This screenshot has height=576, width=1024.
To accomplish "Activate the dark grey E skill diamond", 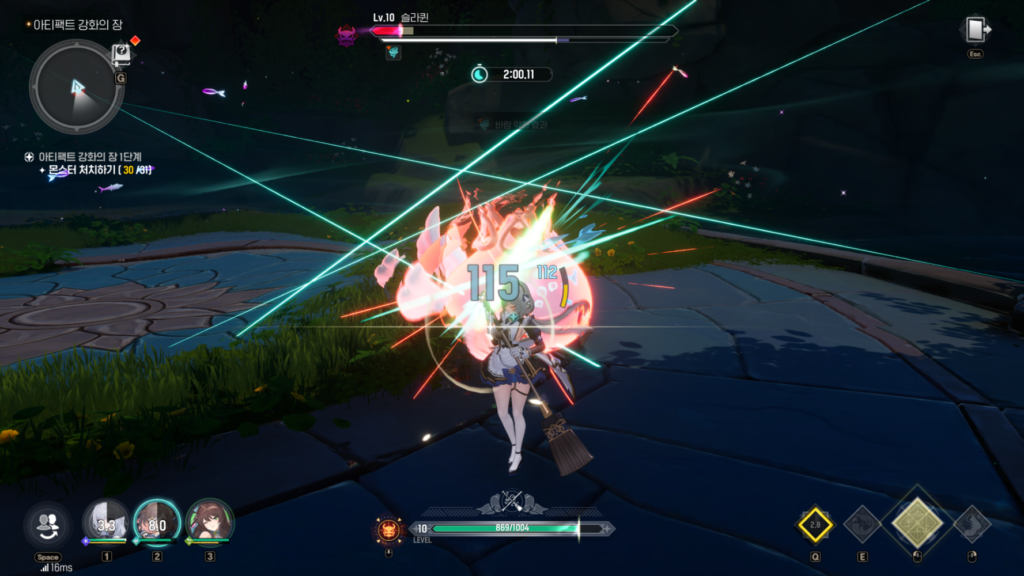I will click(862, 524).
